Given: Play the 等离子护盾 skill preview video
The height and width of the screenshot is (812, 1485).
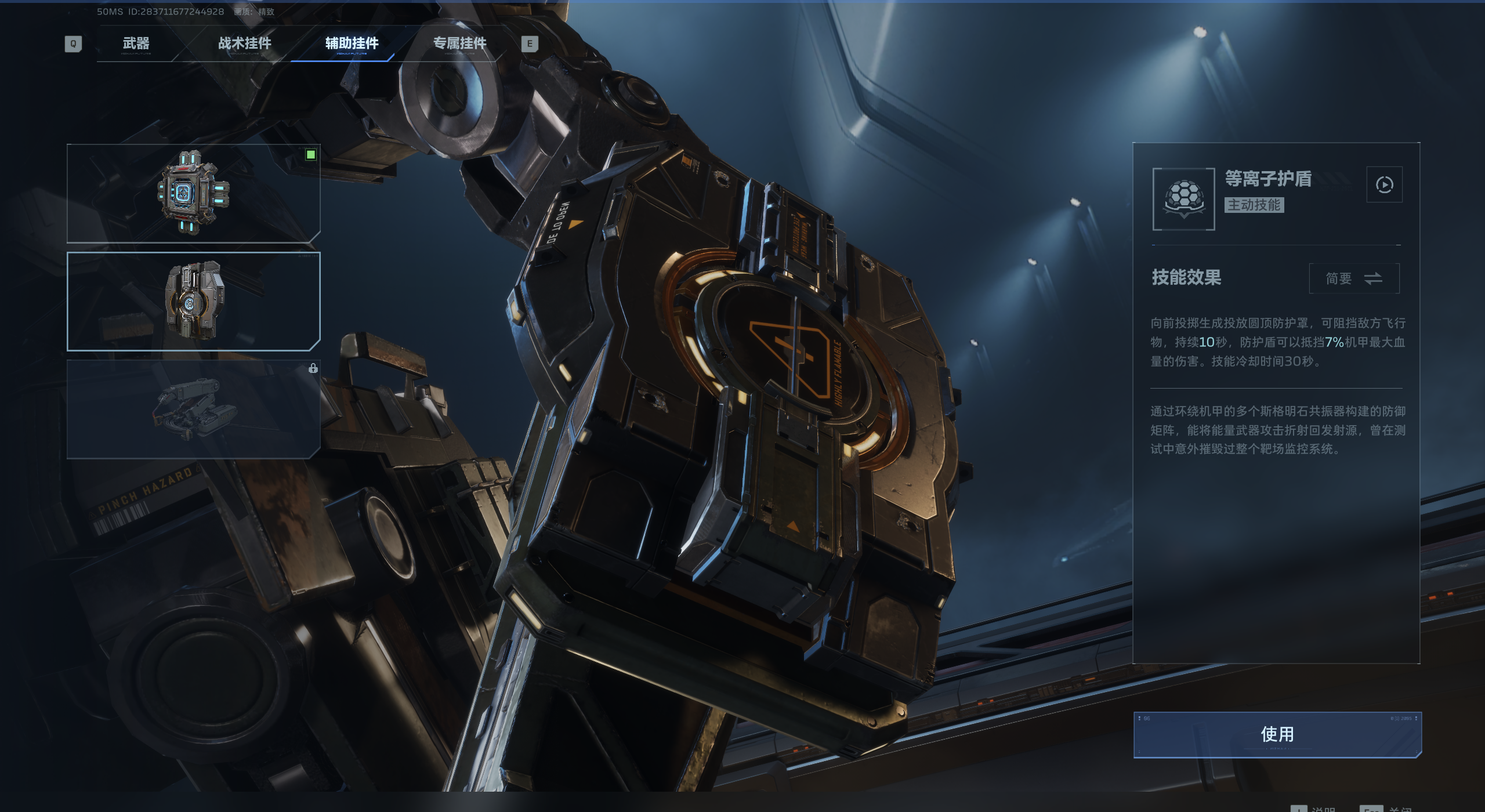Looking at the screenshot, I should coord(1384,185).
